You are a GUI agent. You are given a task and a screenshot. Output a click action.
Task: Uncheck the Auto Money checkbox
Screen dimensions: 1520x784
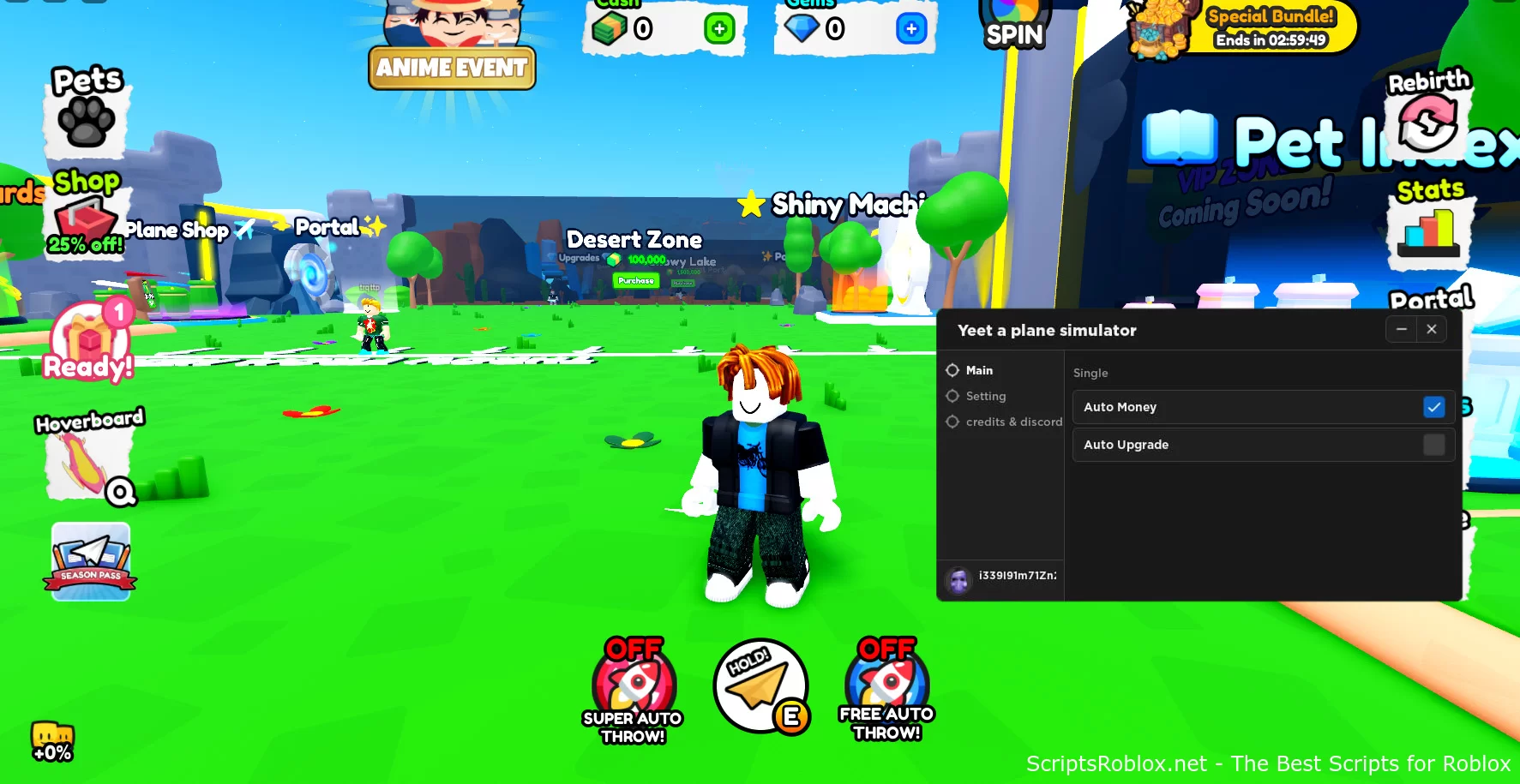point(1433,407)
